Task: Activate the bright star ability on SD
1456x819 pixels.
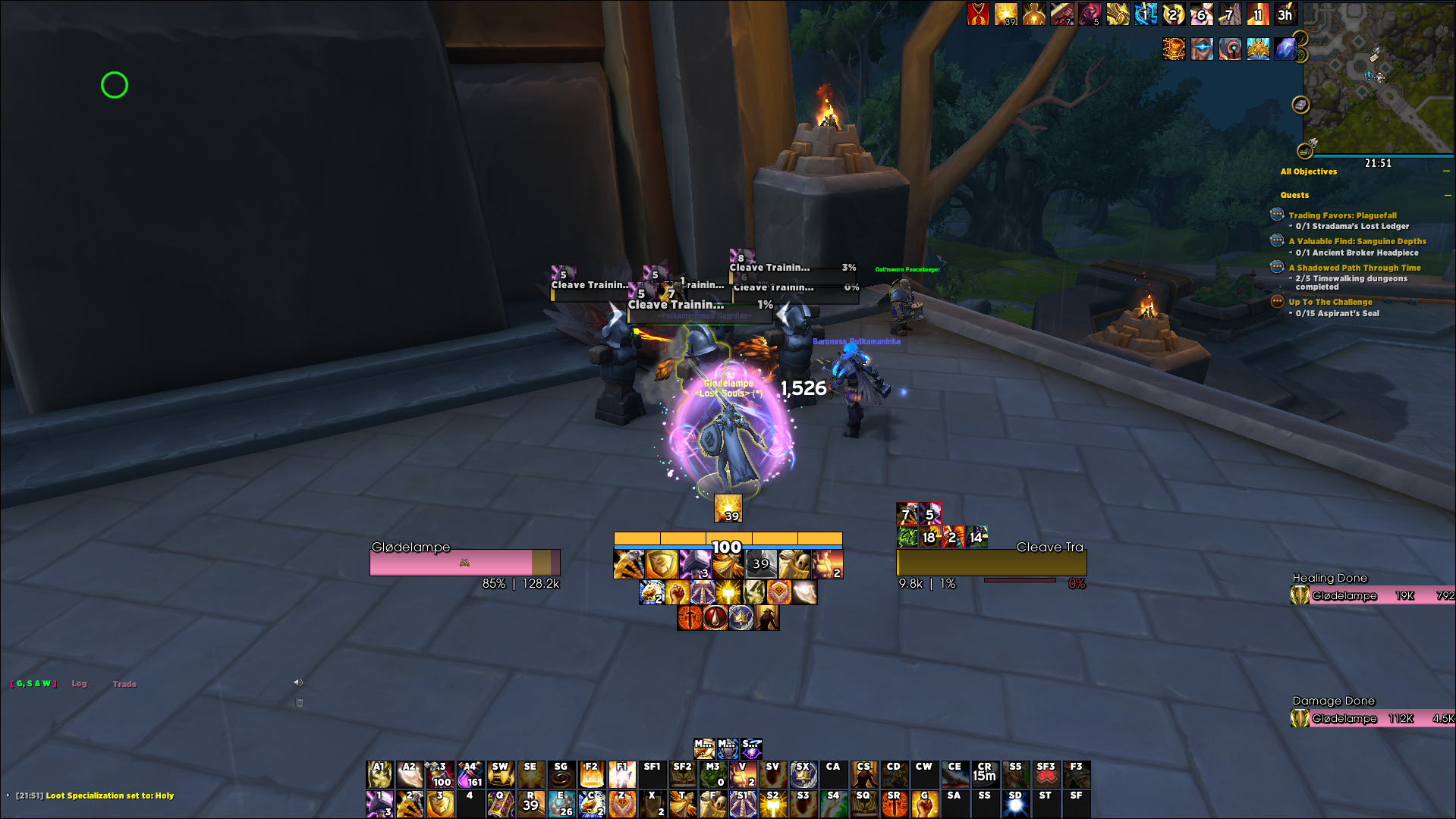Action: coord(1015,804)
